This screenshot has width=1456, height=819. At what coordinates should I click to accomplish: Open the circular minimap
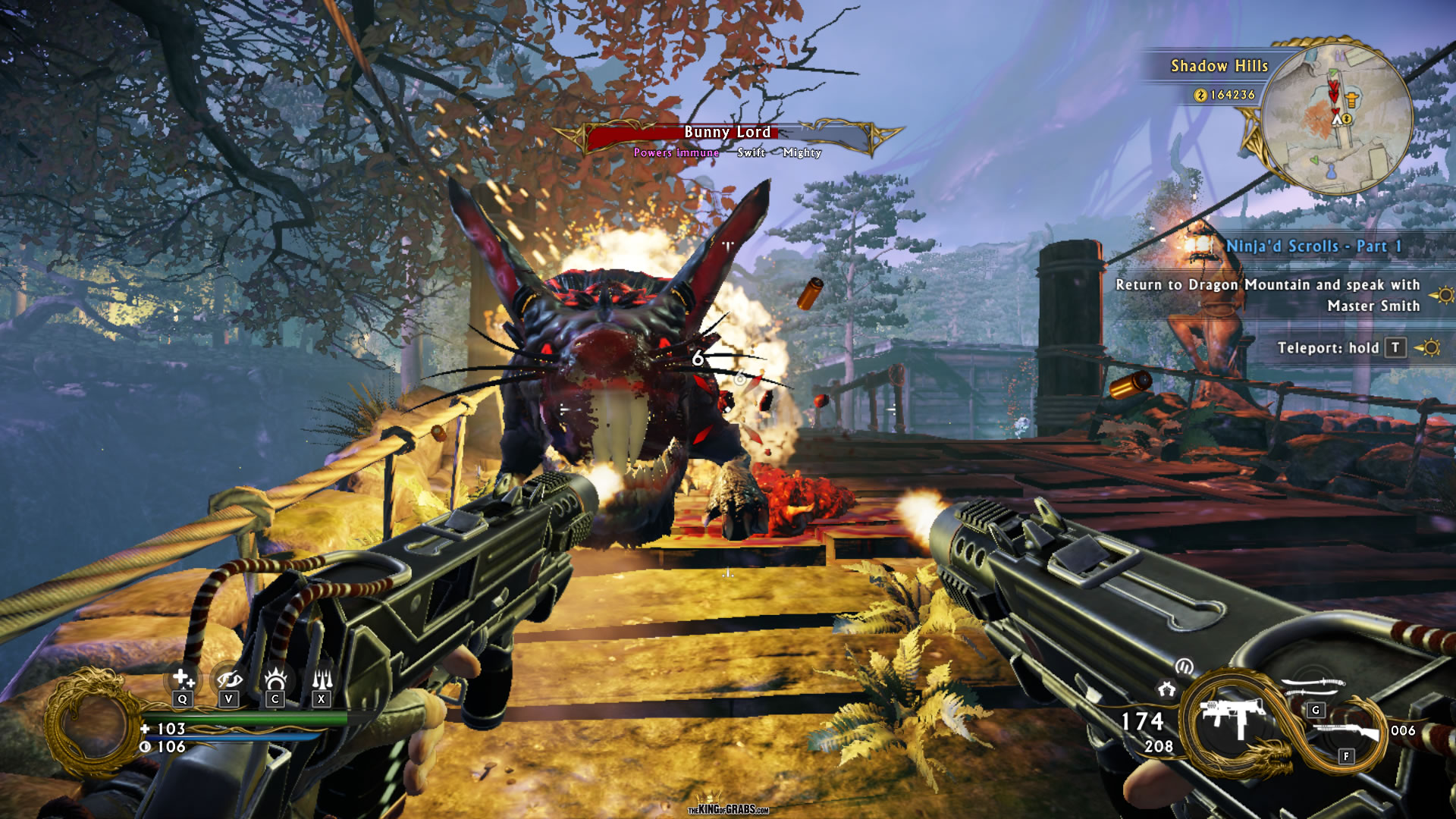(1336, 116)
